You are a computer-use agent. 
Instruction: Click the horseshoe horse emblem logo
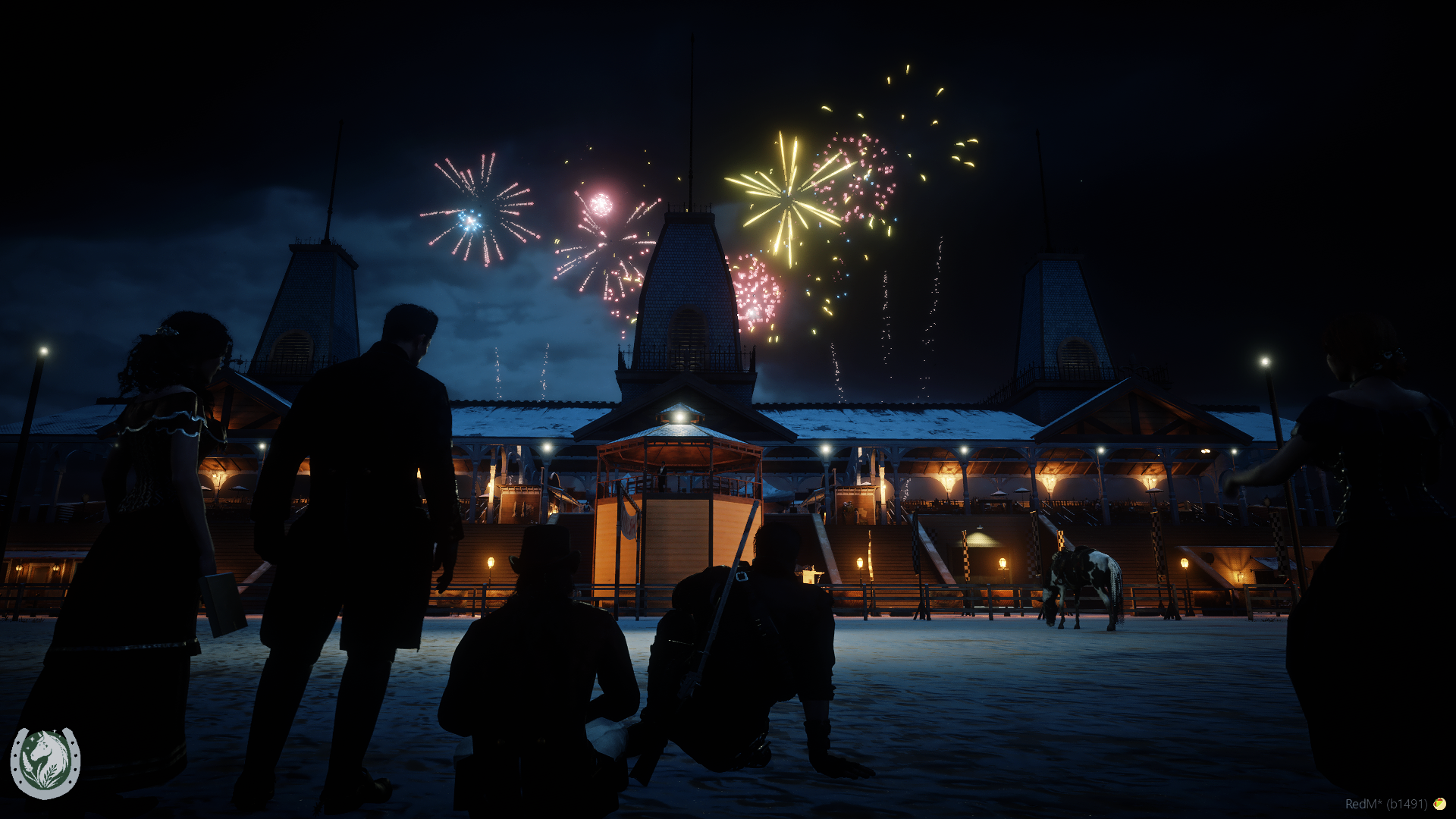[45, 763]
